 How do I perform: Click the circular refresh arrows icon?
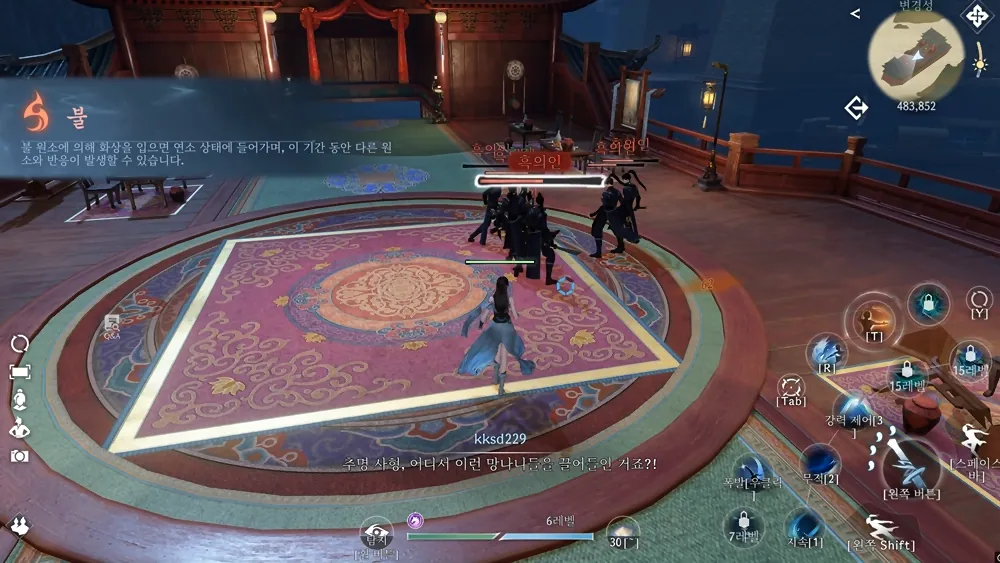[x=20, y=343]
